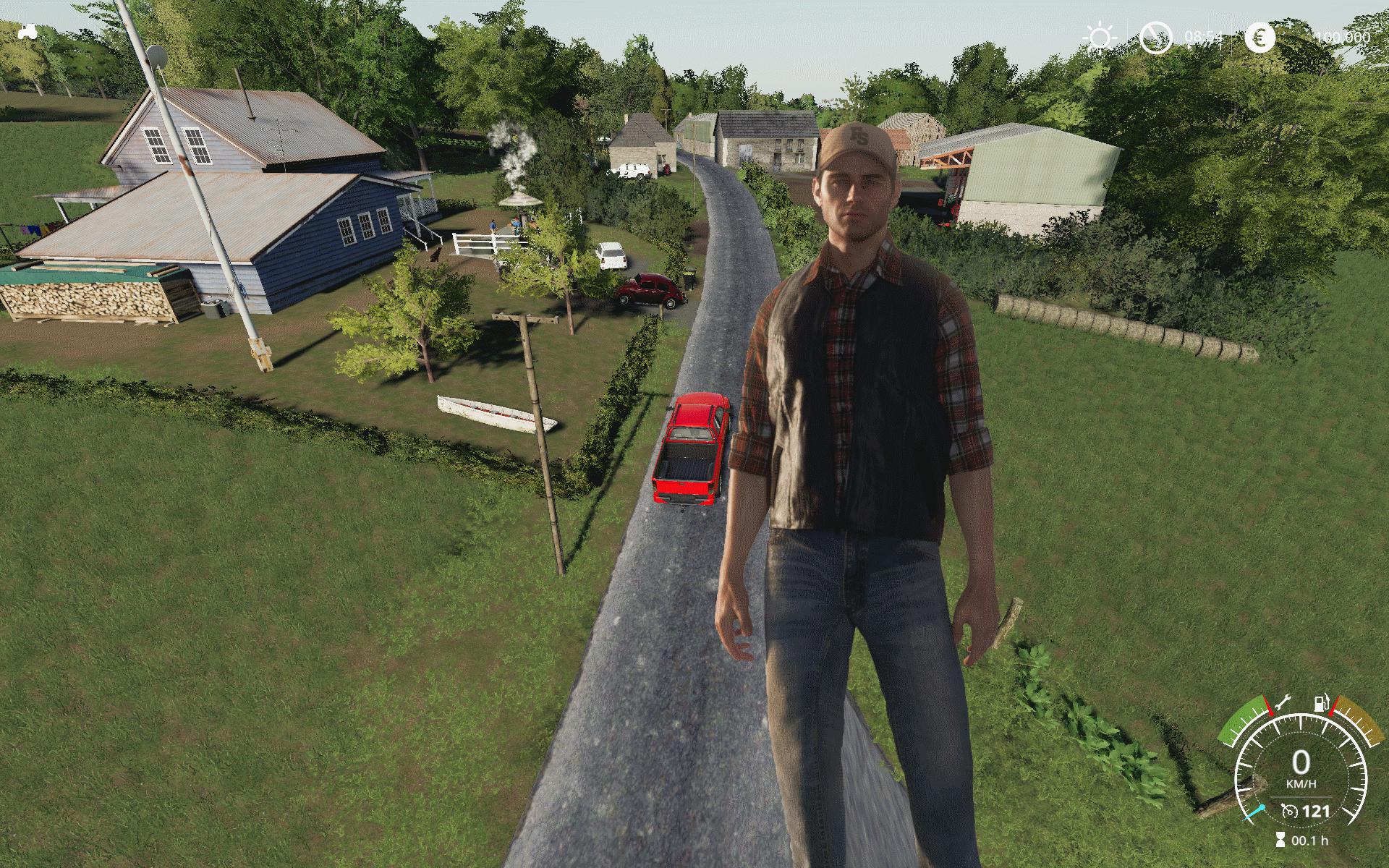The height and width of the screenshot is (868, 1389).
Task: Click the euro money icon
Action: [x=1260, y=38]
